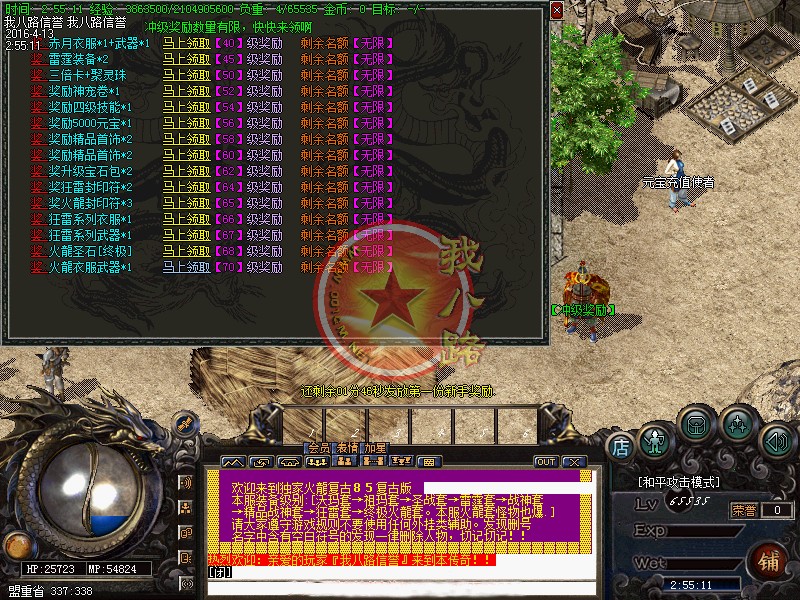
Task: Open the 店 shop round button
Action: (620, 442)
